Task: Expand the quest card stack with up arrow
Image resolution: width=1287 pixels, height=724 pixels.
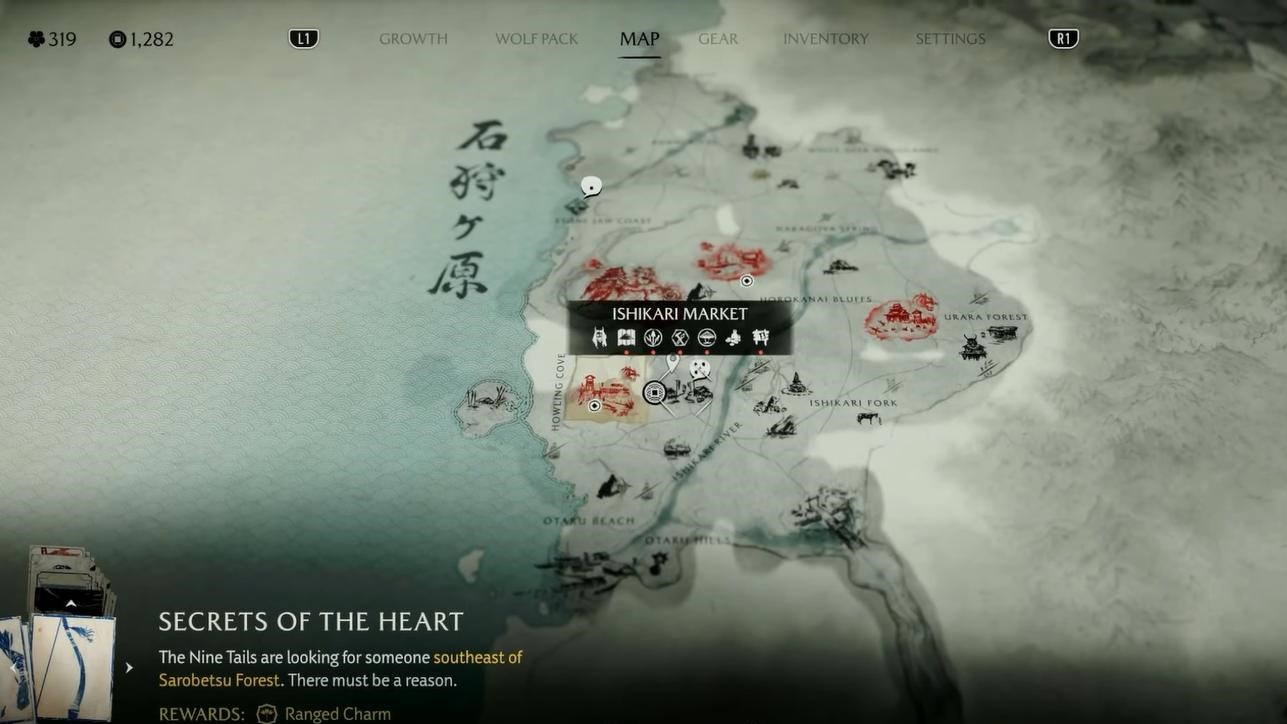Action: pos(71,603)
